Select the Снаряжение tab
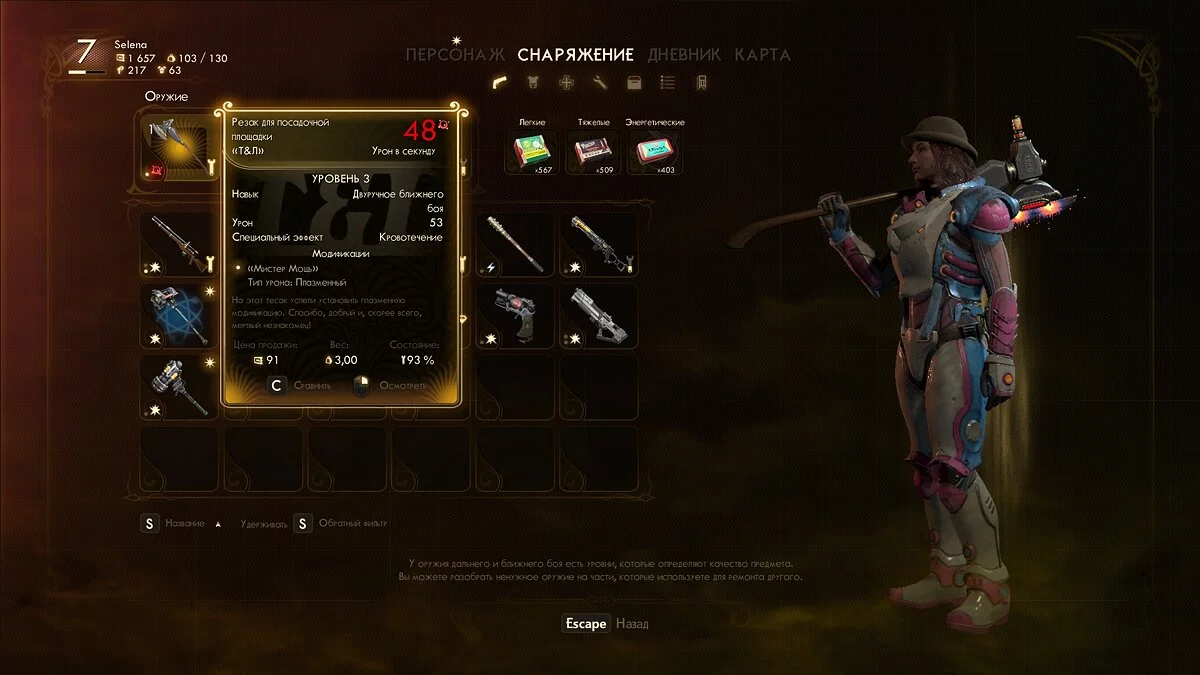This screenshot has height=675, width=1200. (x=575, y=55)
